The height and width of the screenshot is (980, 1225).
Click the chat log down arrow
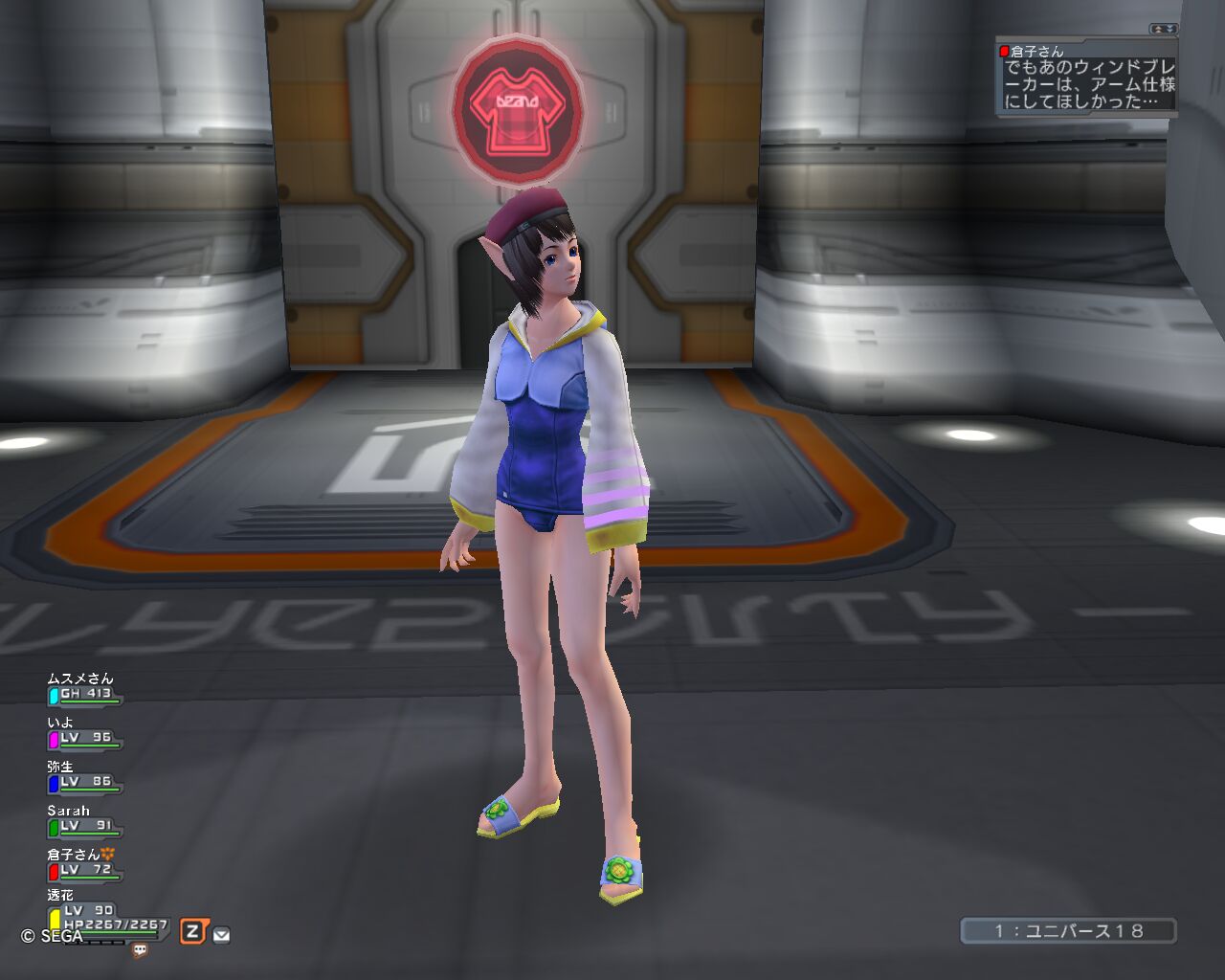pyautogui.click(x=1169, y=30)
